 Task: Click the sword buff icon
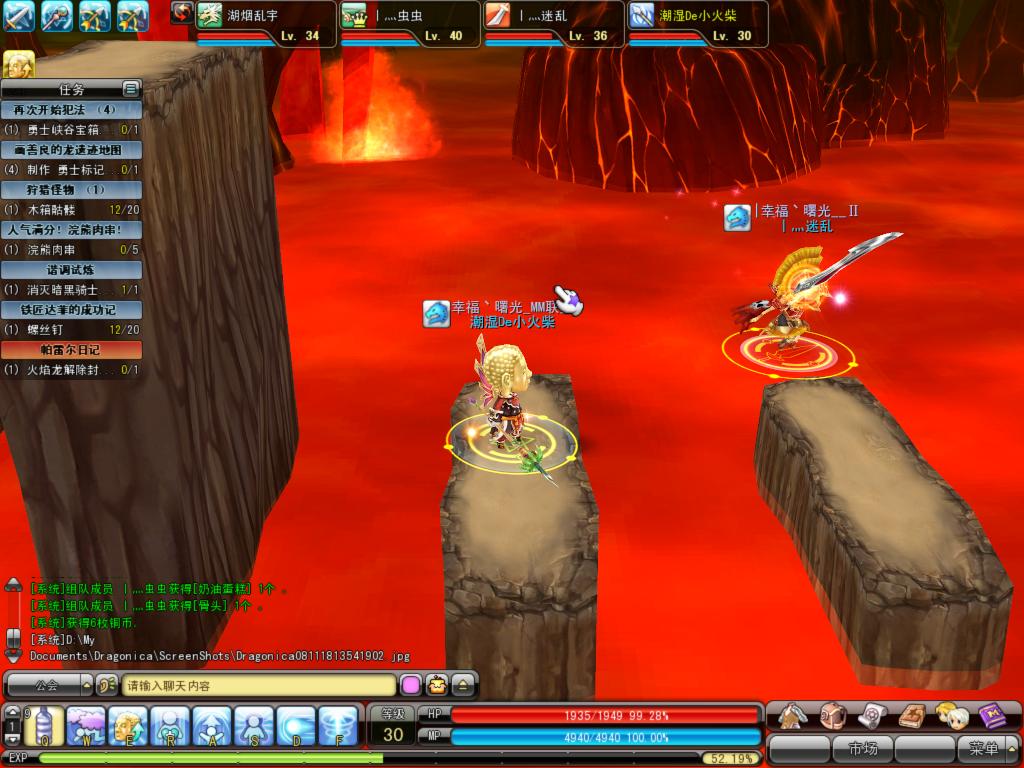pyautogui.click(x=19, y=16)
